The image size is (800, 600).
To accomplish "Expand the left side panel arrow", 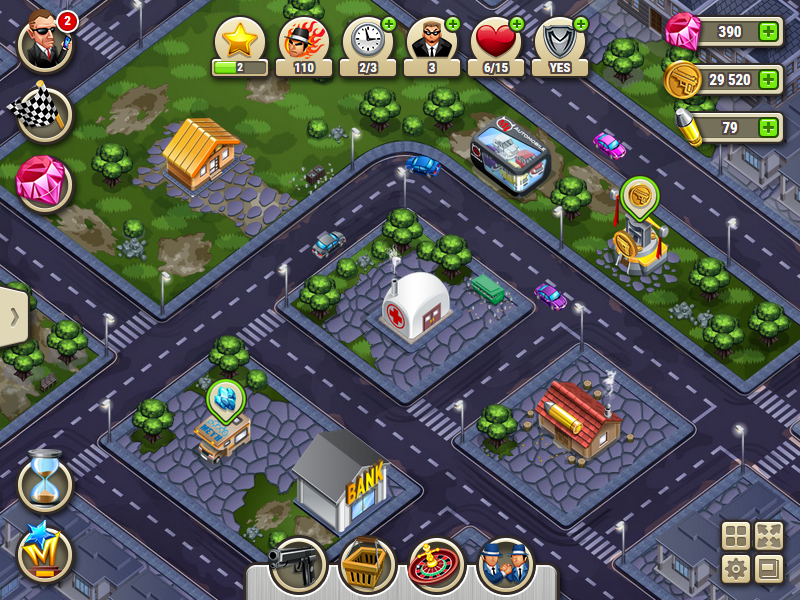I will coord(13,317).
